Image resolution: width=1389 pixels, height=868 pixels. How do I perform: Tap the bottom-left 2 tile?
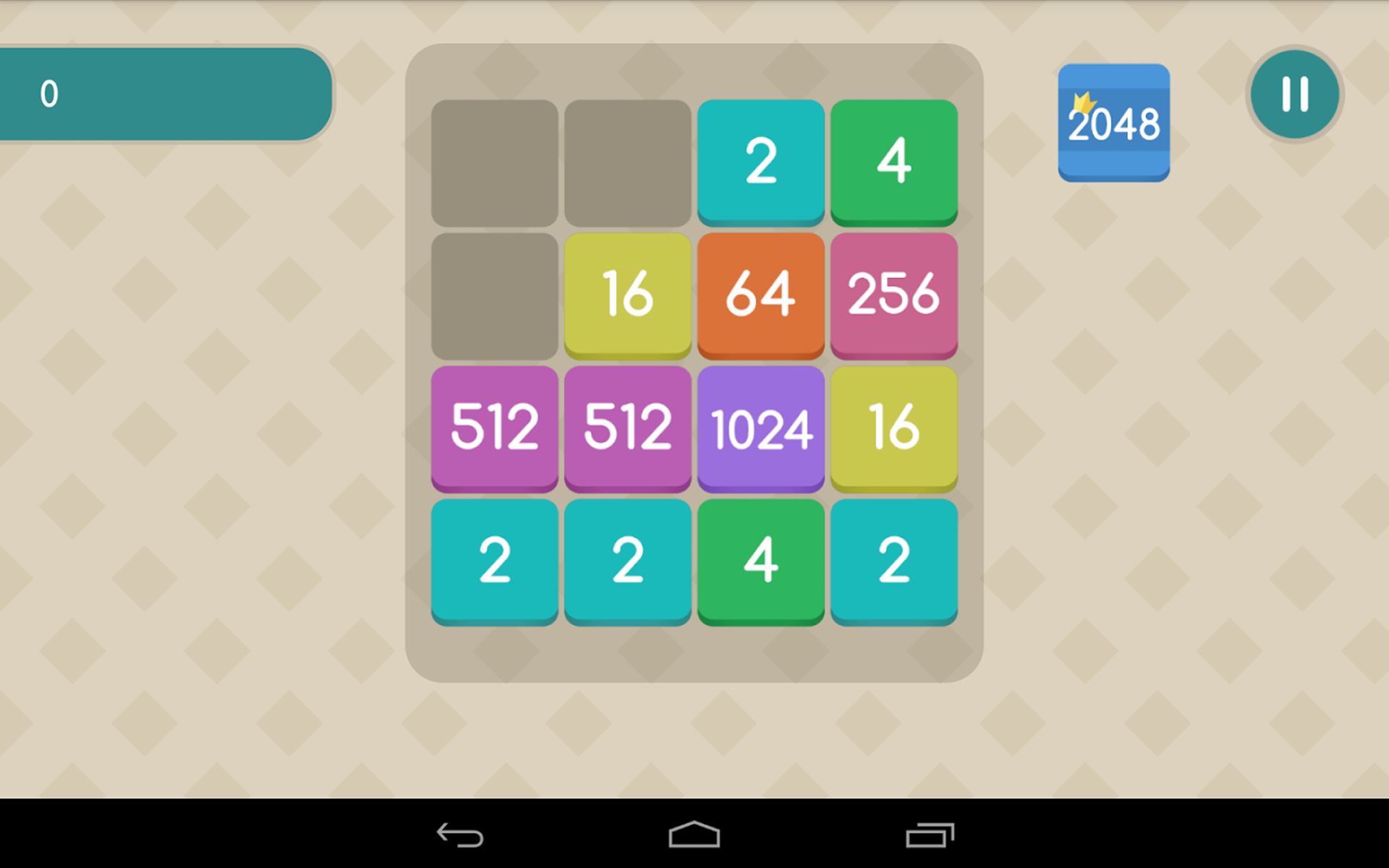pos(494,562)
